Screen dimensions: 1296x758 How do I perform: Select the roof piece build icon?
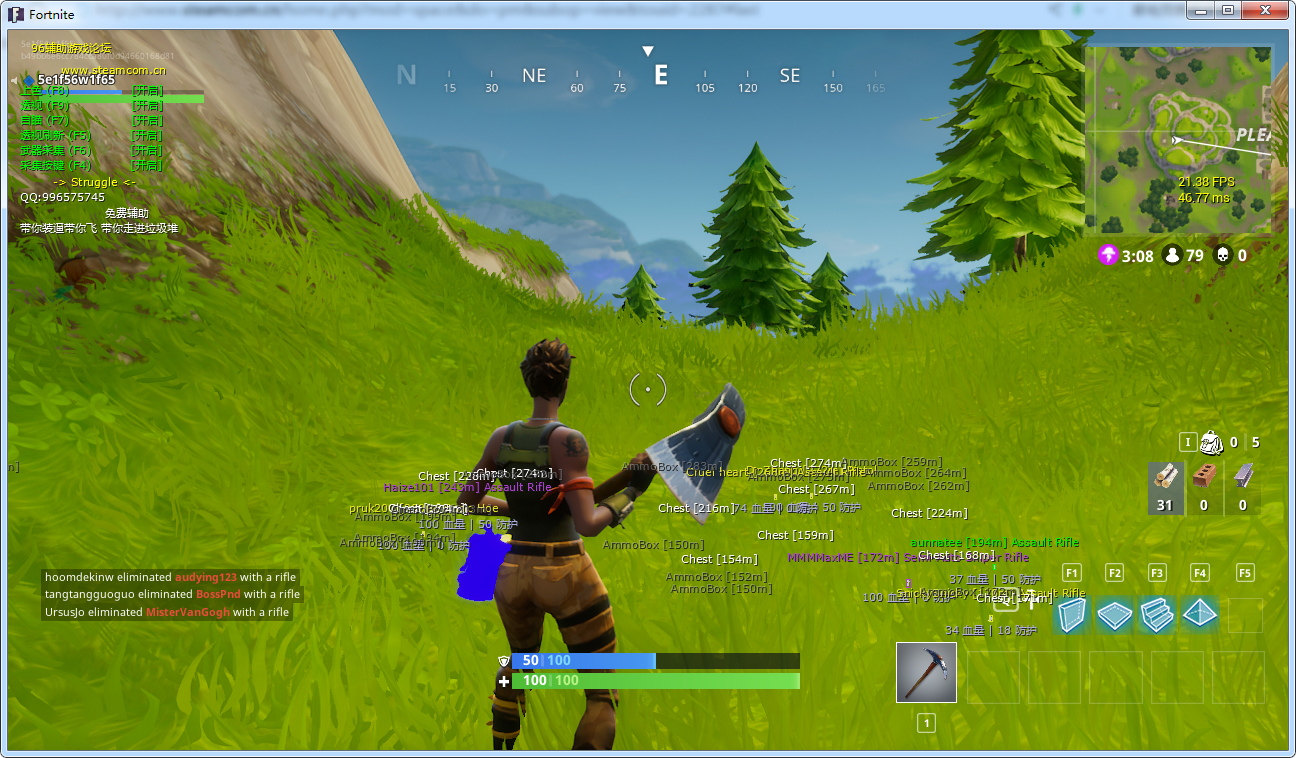pyautogui.click(x=1200, y=615)
